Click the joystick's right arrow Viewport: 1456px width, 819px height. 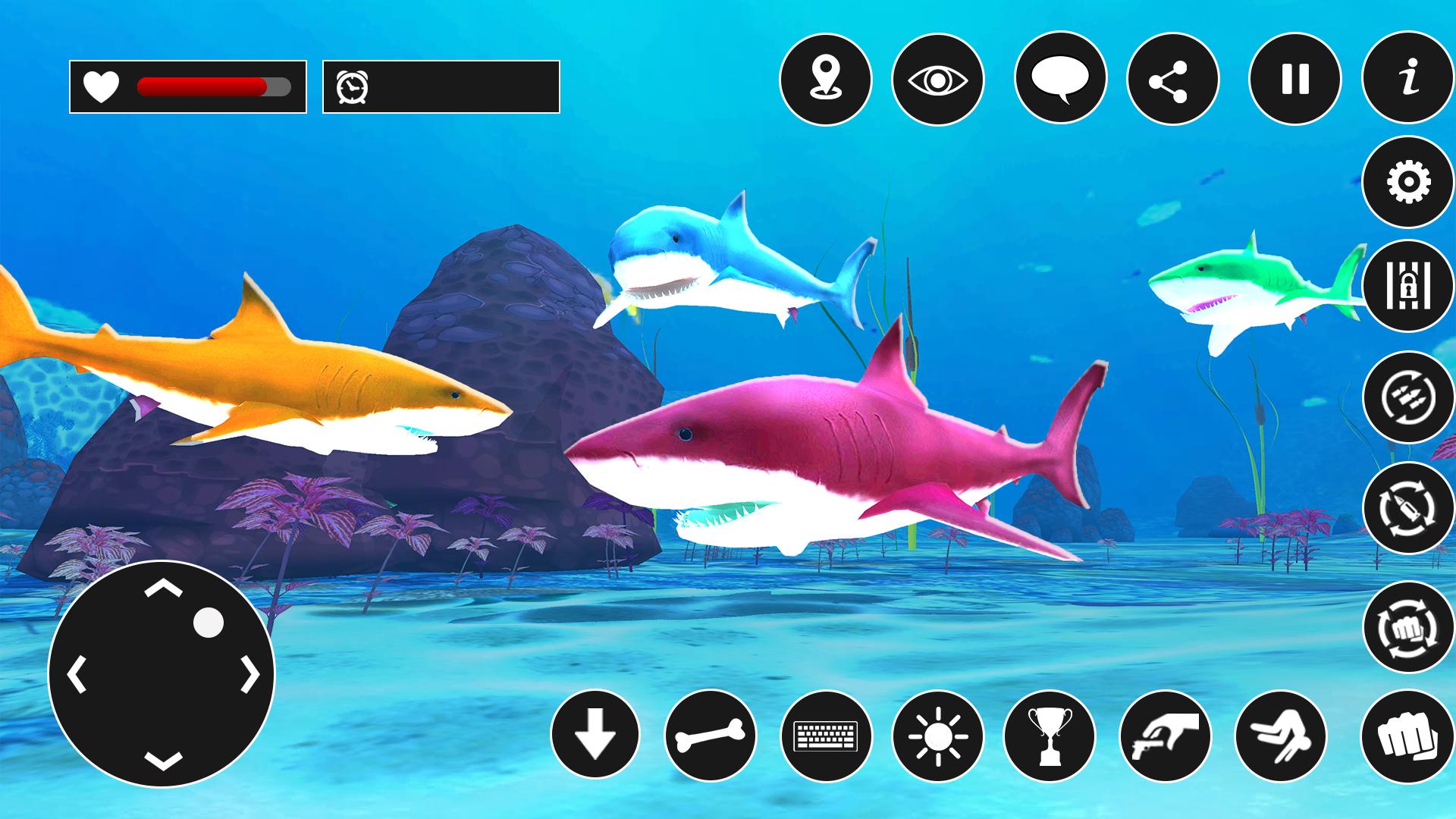click(251, 674)
